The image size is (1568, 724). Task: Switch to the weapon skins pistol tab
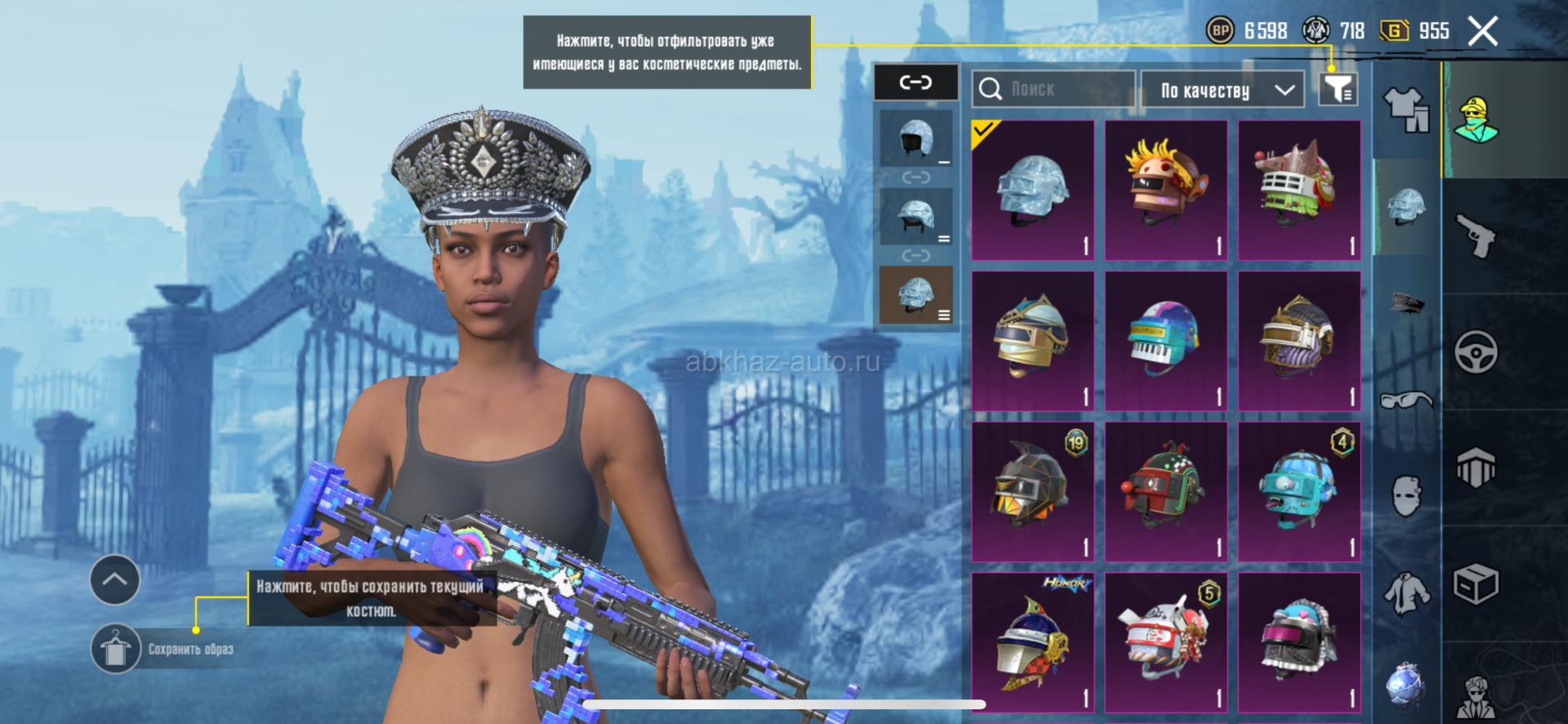[x=1476, y=236]
